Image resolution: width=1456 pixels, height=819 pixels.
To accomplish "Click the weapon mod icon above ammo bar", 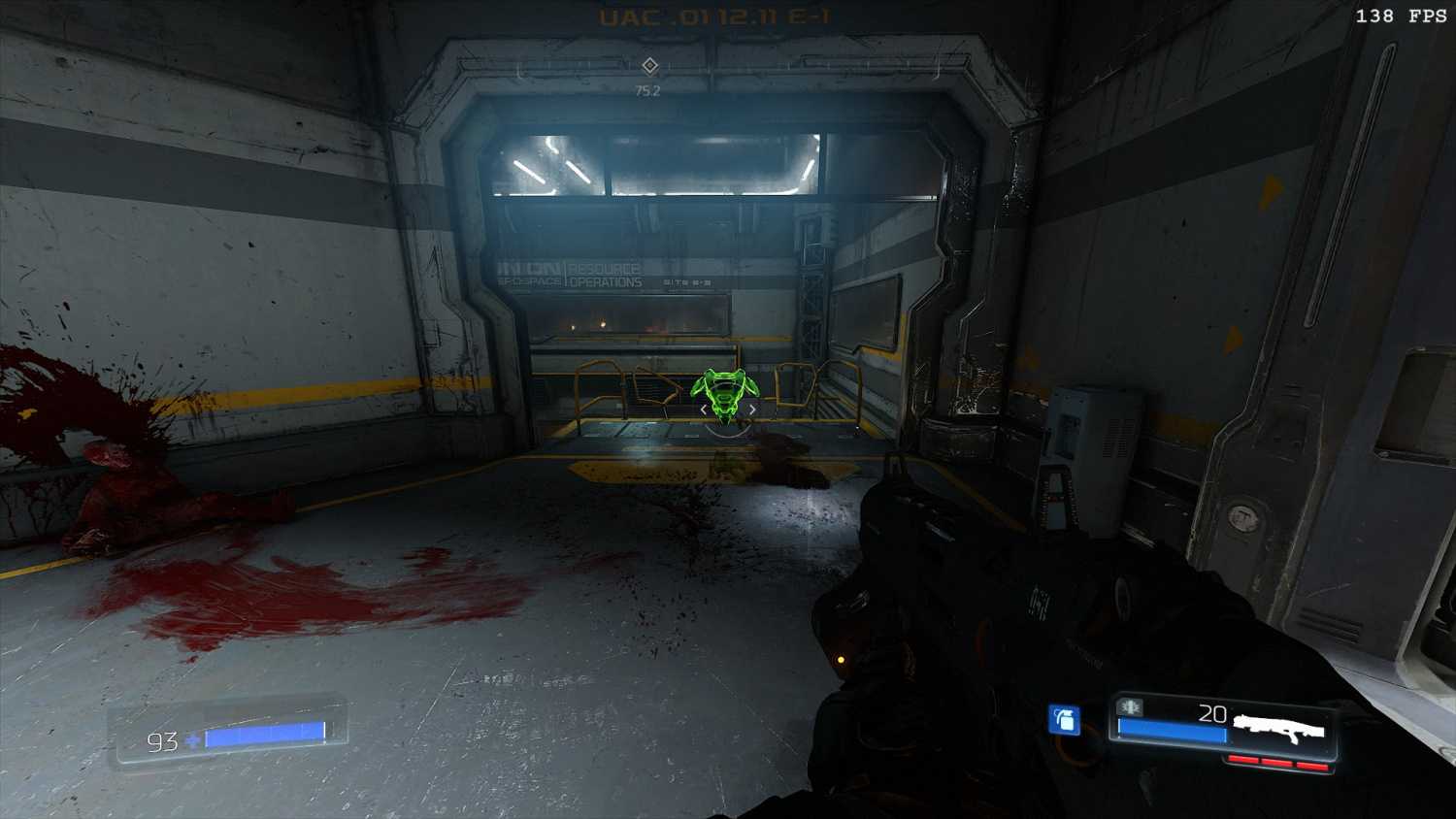I will (x=1130, y=706).
